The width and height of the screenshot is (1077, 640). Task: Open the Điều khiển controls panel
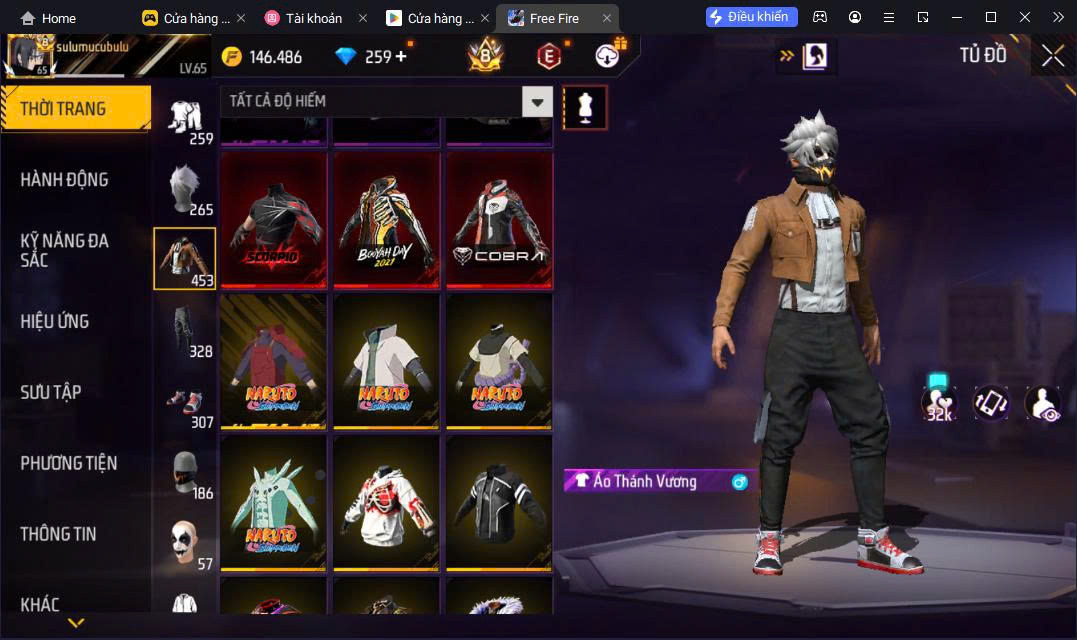[752, 17]
